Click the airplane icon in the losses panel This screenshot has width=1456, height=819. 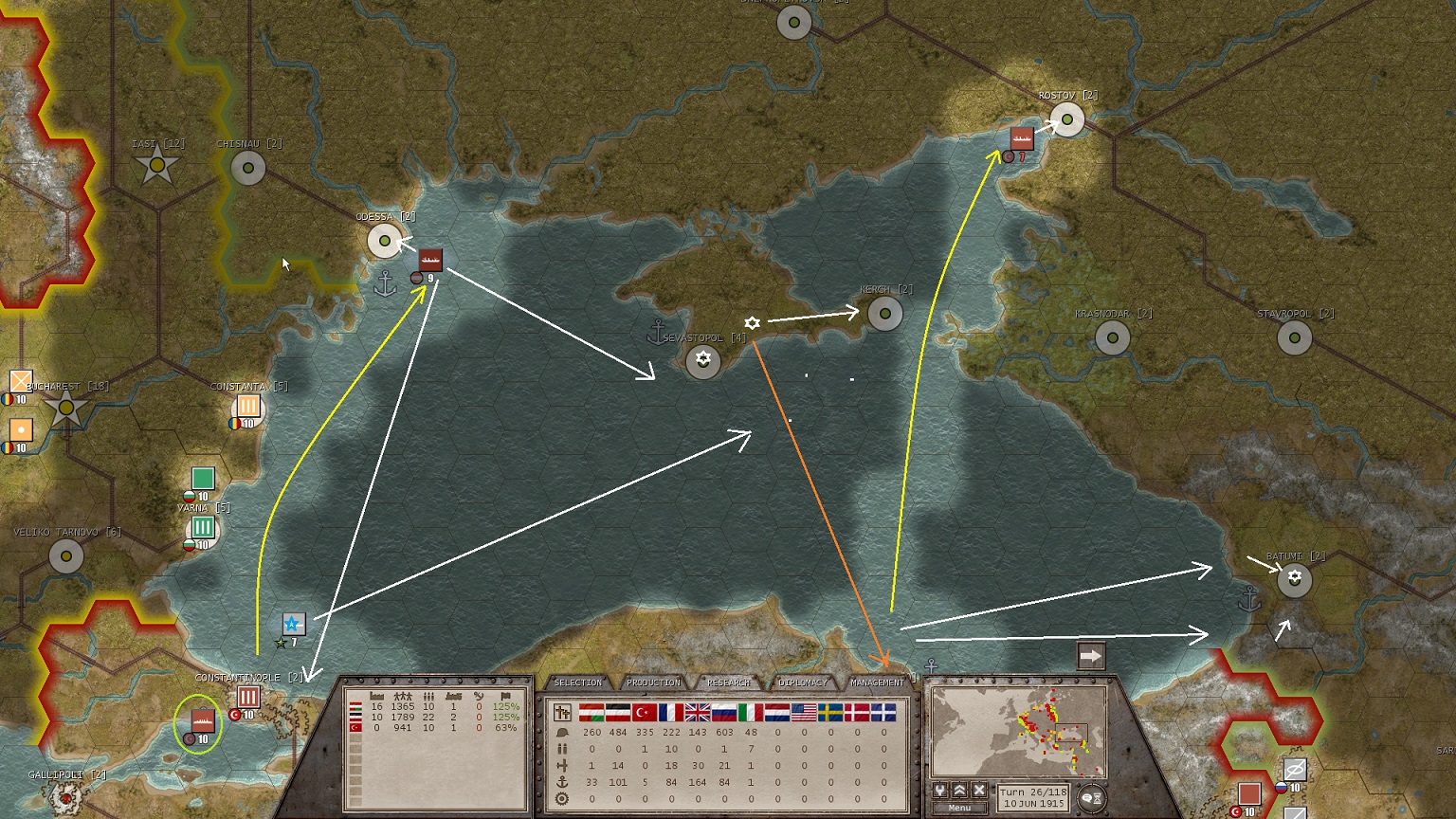point(562,765)
